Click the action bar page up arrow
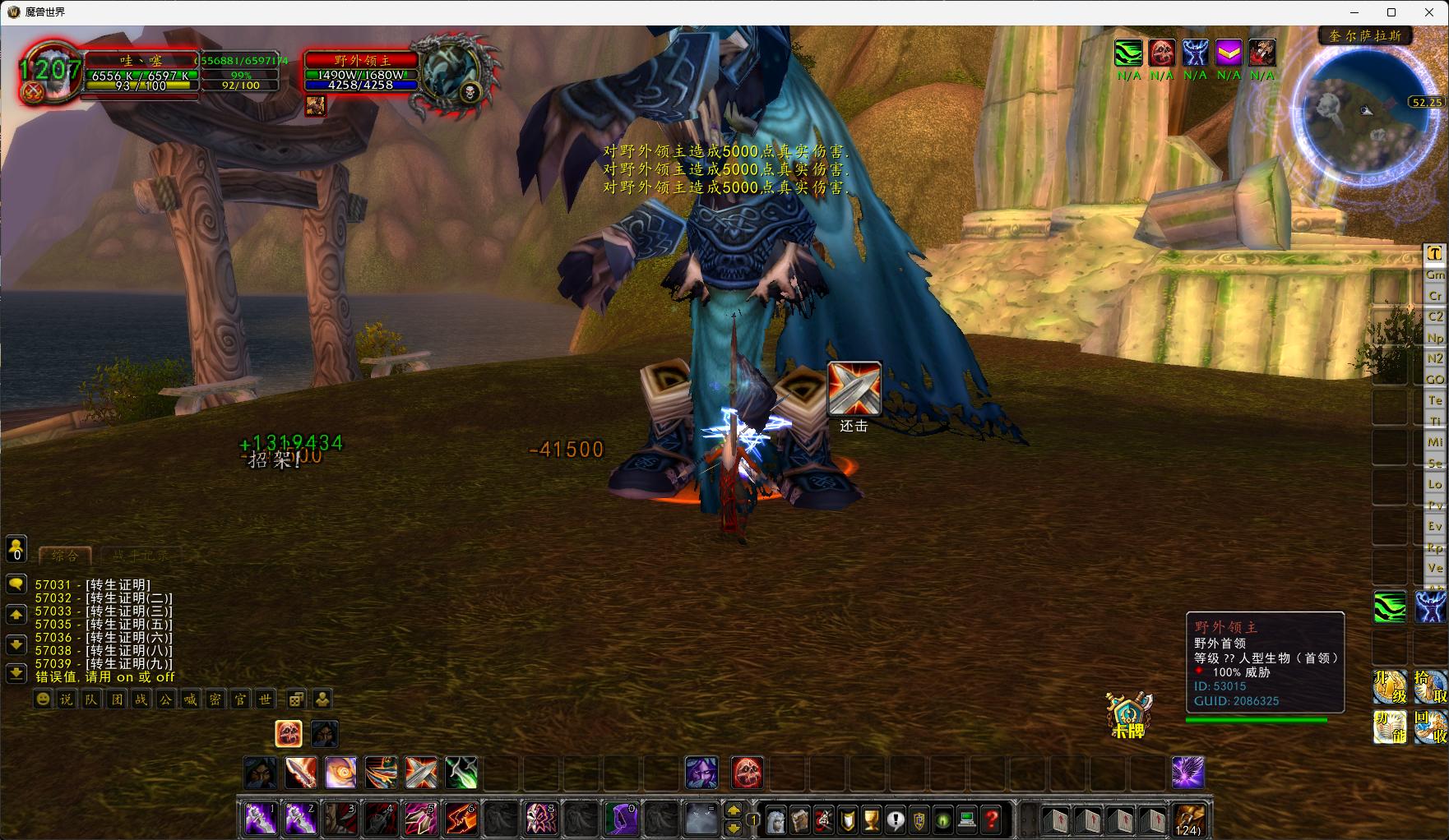The width and height of the screenshot is (1449, 840). (734, 809)
